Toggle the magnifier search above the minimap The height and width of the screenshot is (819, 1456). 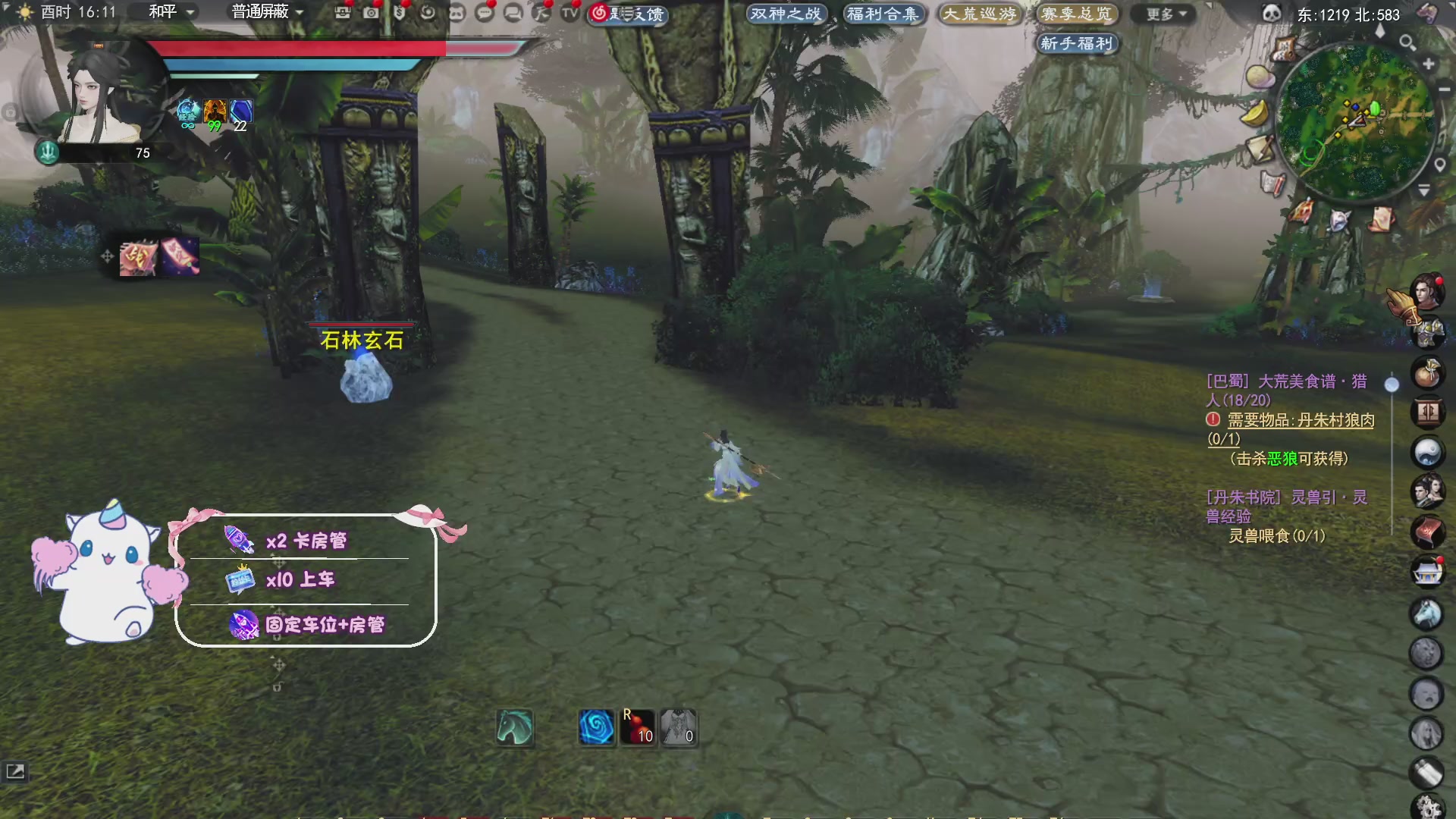[1407, 42]
